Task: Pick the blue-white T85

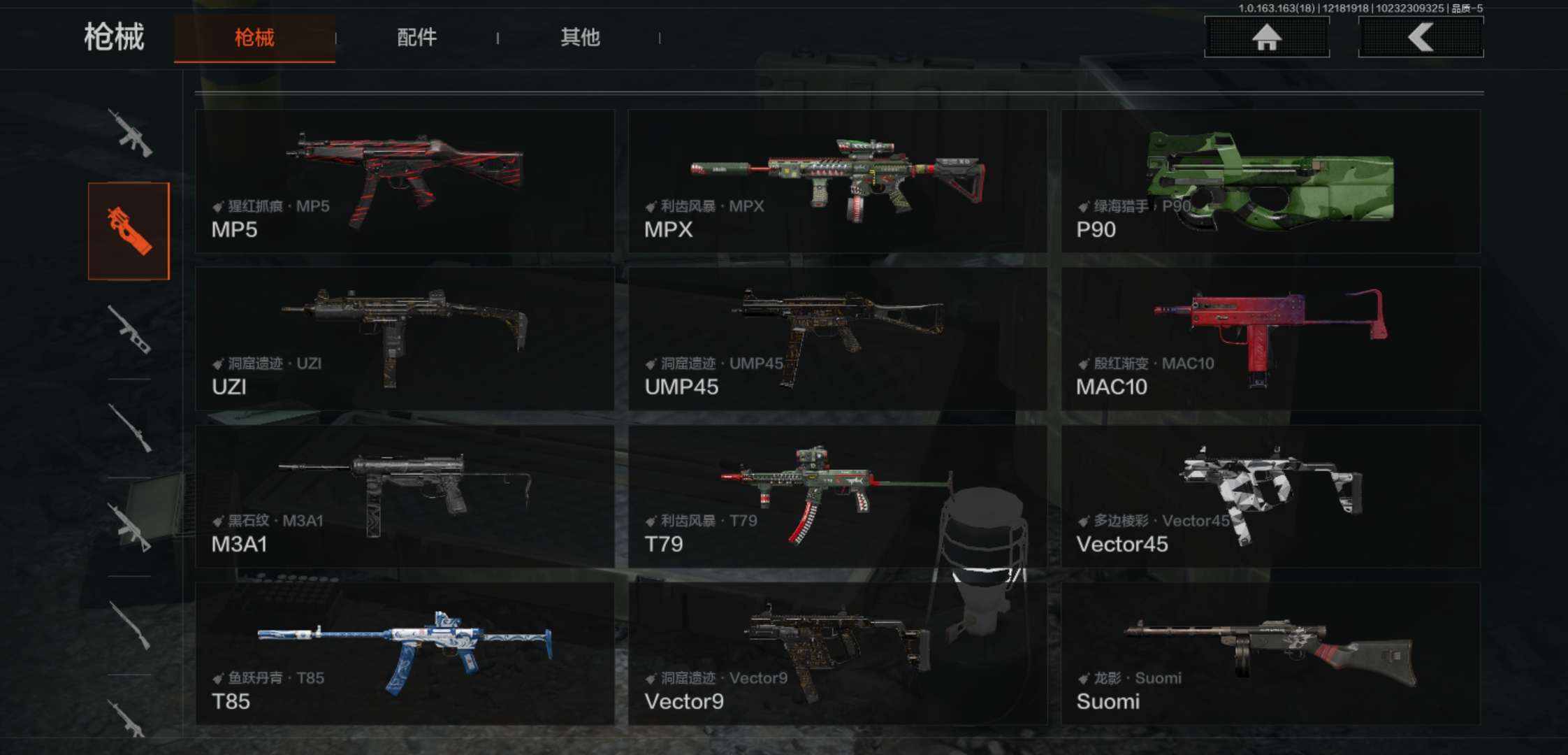Action: point(405,654)
